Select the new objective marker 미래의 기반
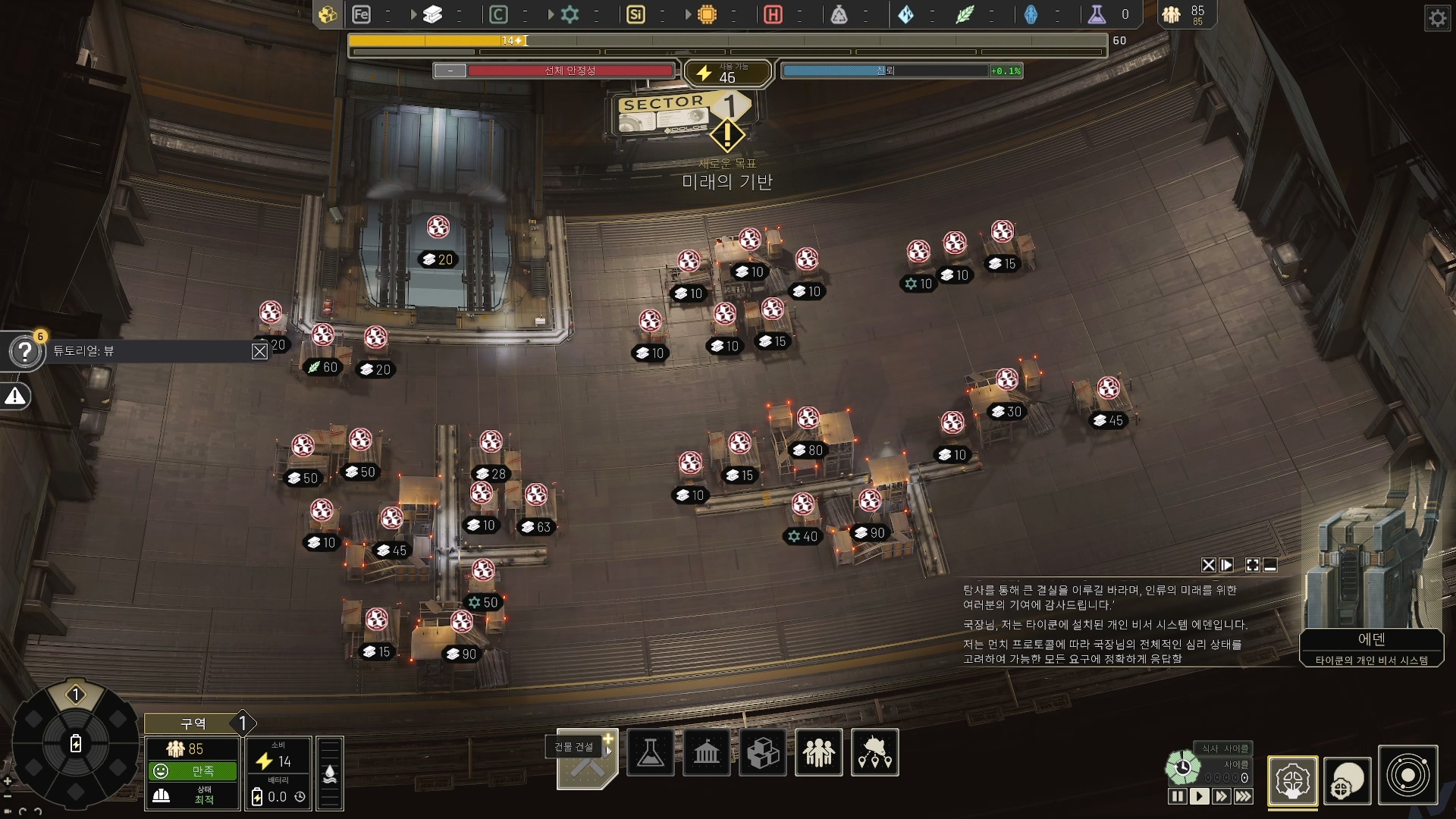Viewport: 1456px width, 819px height. pos(726,136)
